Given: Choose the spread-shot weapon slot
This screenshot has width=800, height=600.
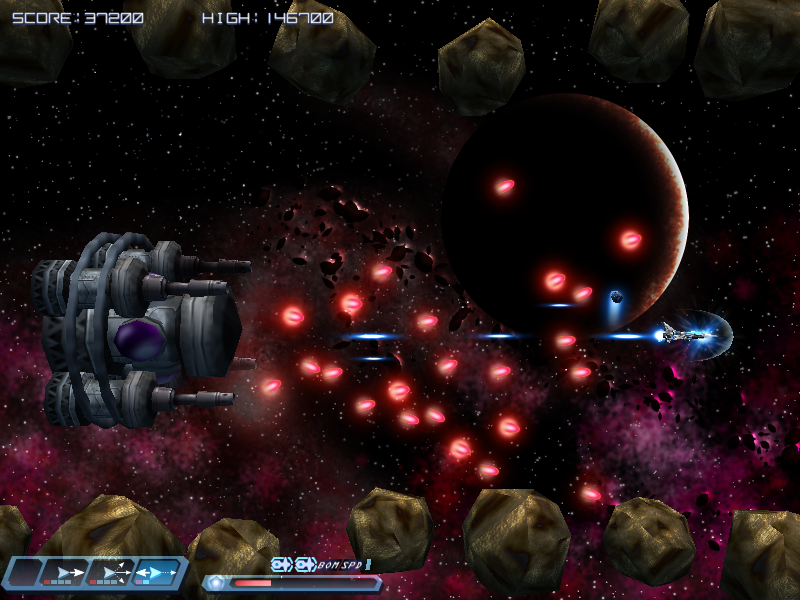Looking at the screenshot, I should point(113,572).
